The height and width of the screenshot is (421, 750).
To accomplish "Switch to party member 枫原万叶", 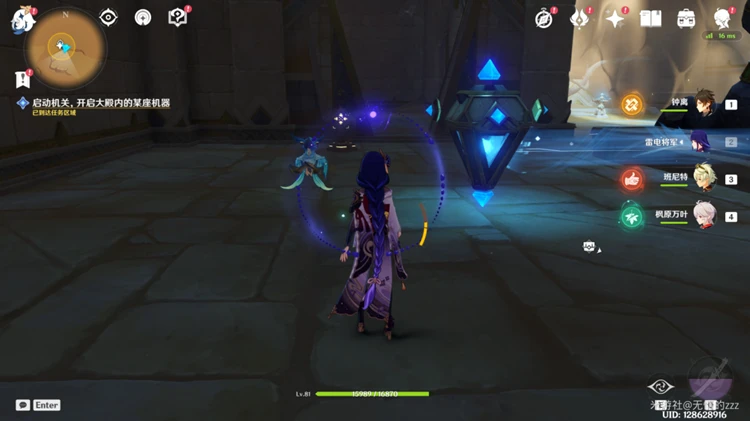I will click(x=704, y=215).
